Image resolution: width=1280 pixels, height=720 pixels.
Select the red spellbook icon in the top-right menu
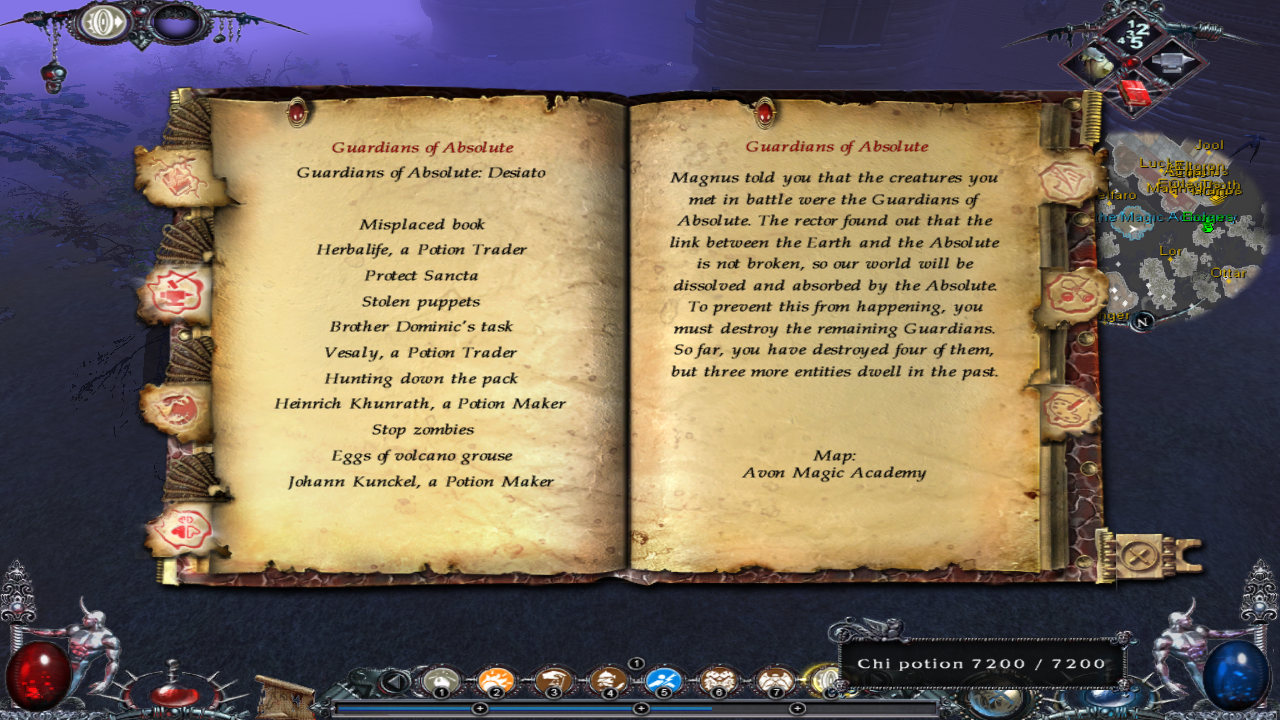point(1134,93)
